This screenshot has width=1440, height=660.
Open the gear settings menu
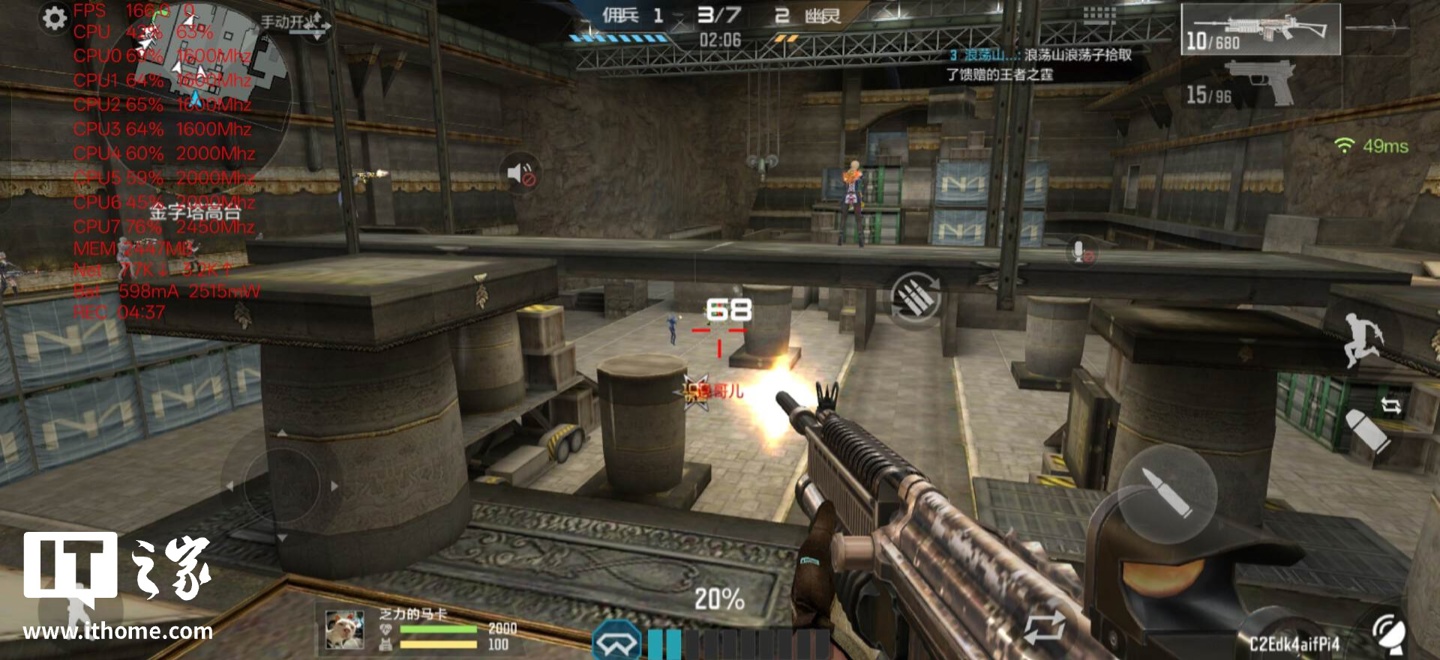click(54, 19)
